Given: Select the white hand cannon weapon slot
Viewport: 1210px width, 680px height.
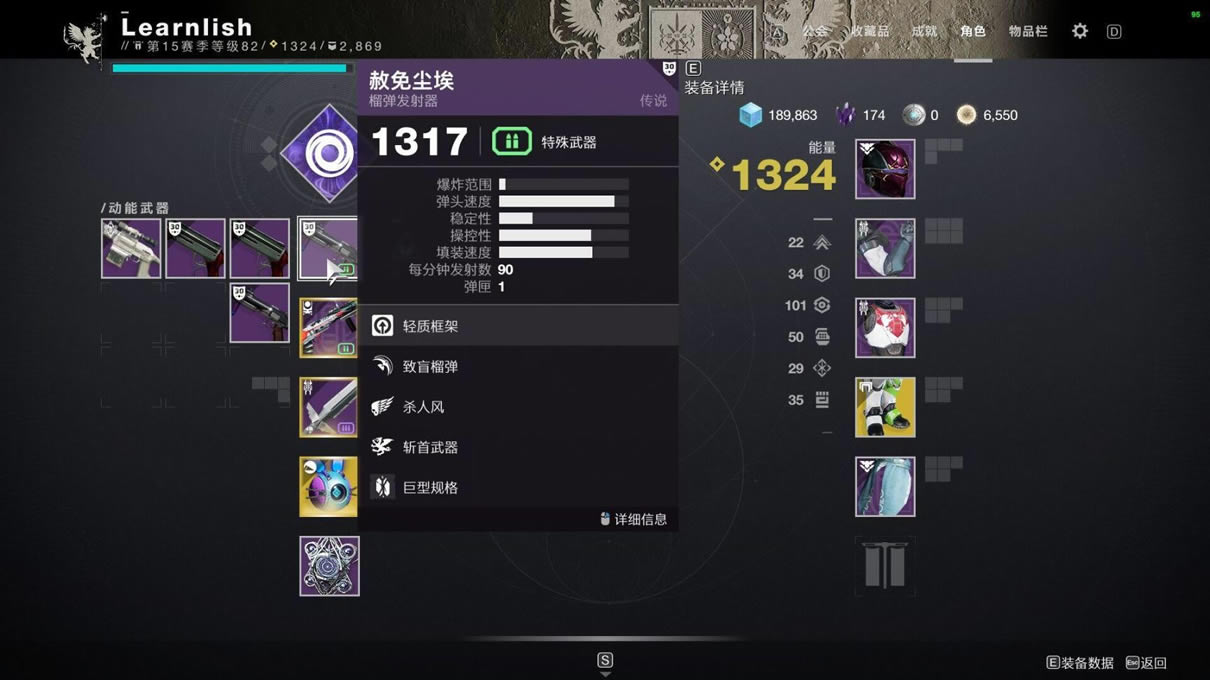Looking at the screenshot, I should pyautogui.click(x=131, y=249).
